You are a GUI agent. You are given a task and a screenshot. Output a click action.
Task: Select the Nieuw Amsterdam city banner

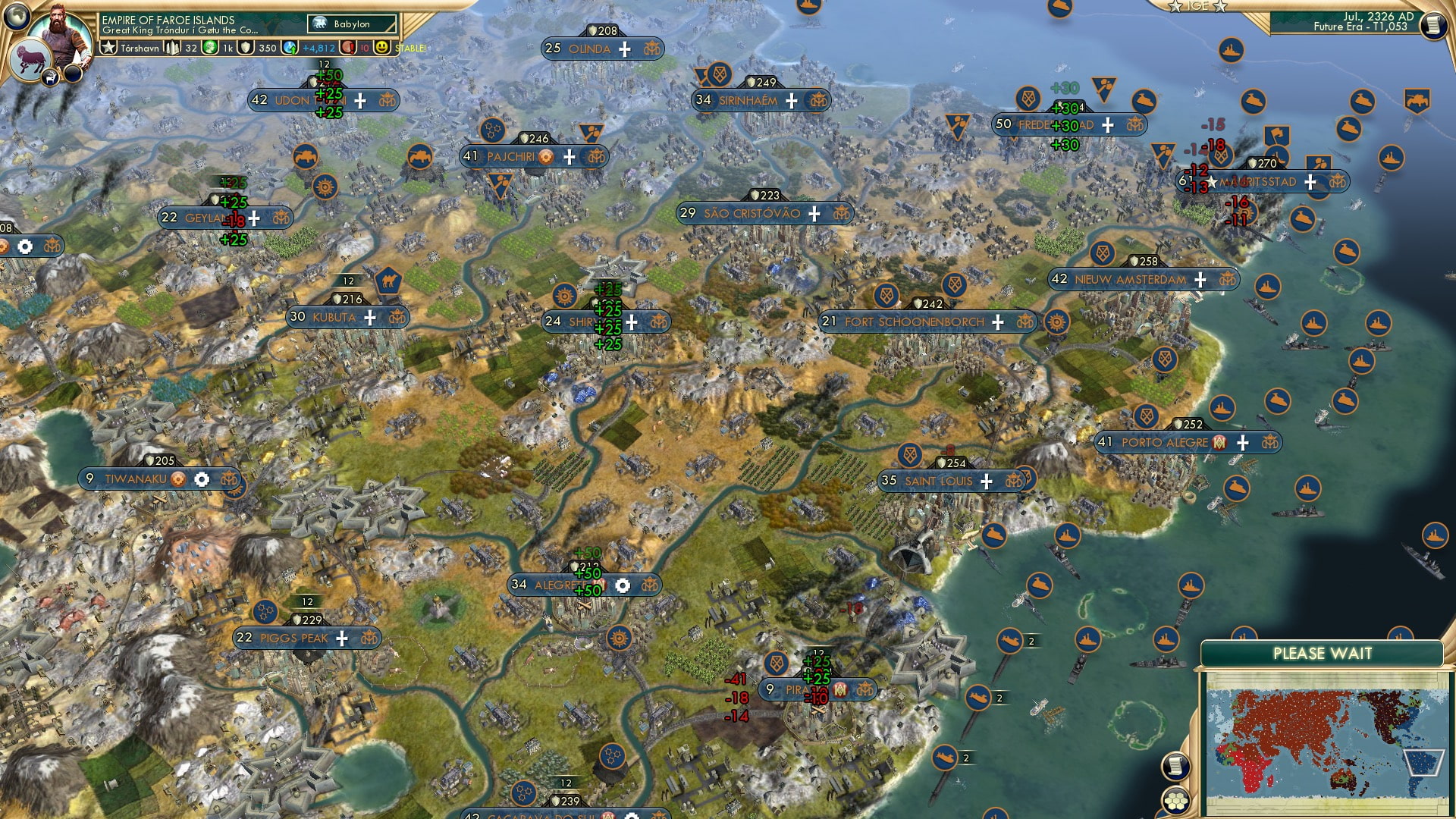1130,279
